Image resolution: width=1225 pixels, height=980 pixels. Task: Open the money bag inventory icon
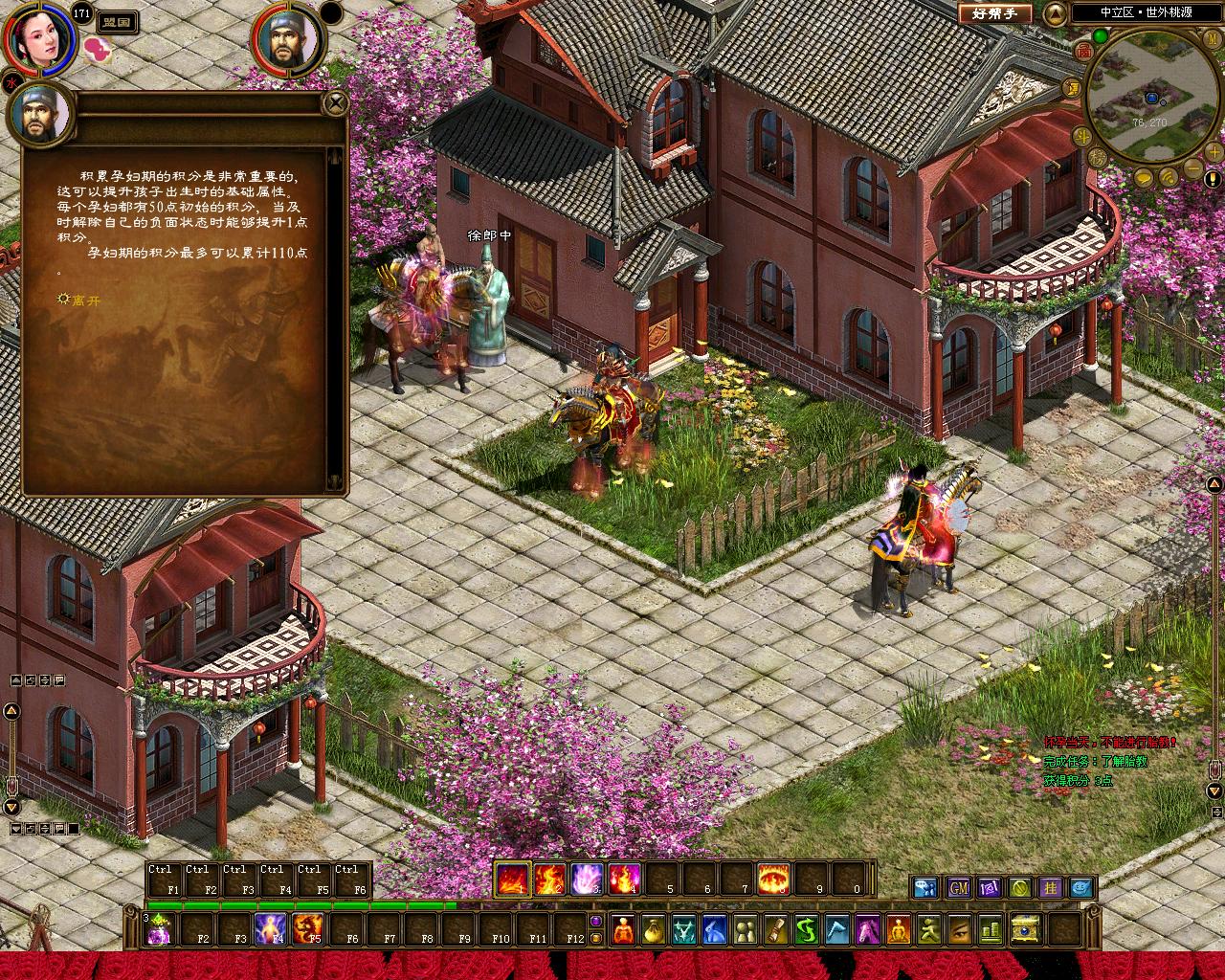tap(652, 928)
